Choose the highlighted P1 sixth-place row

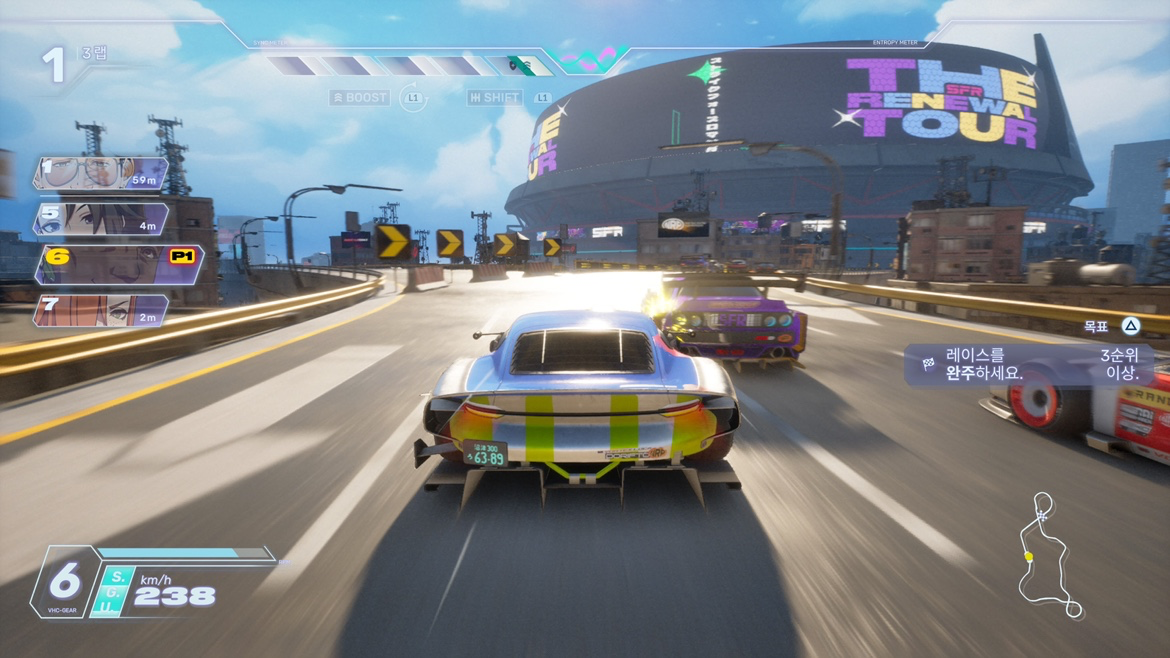pos(118,264)
